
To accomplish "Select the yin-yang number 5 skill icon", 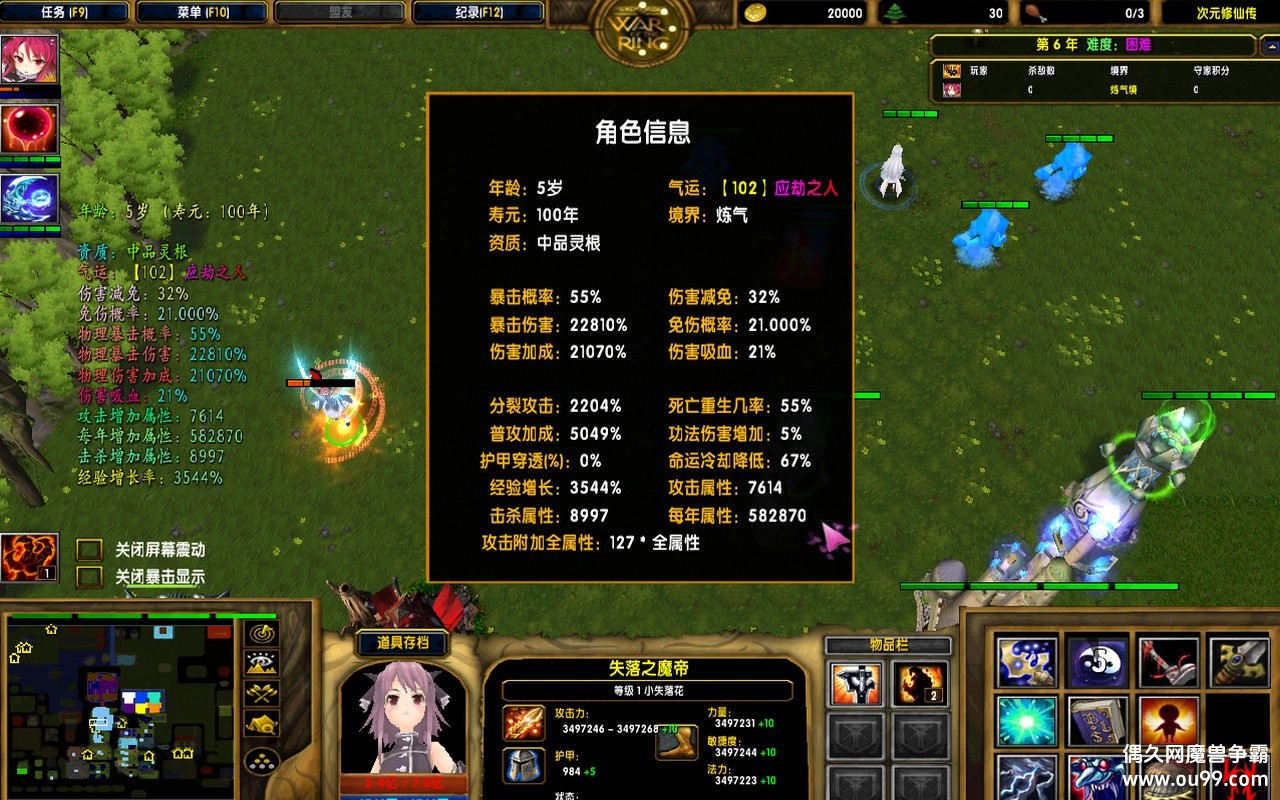I will (x=1095, y=662).
